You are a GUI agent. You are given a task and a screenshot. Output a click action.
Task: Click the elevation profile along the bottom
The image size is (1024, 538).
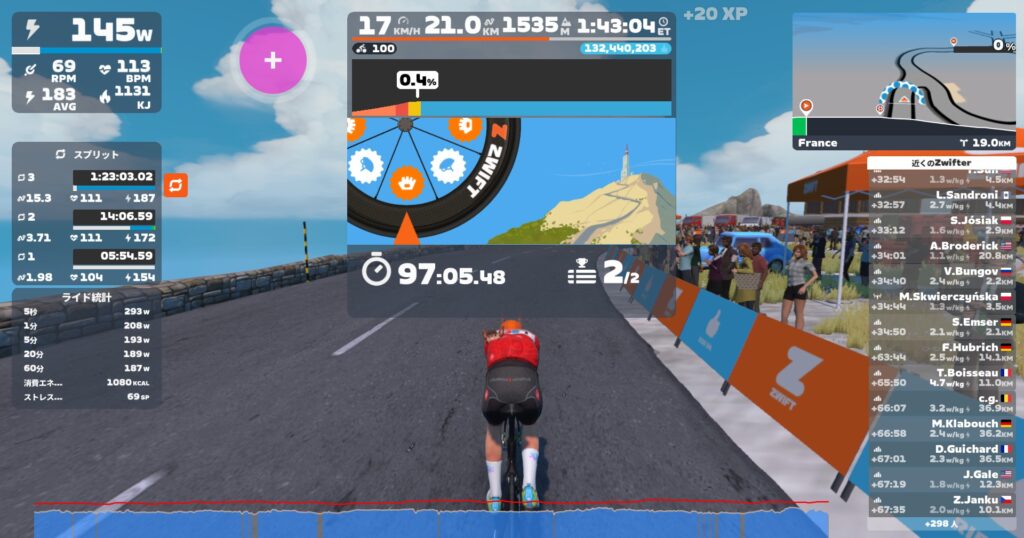pos(430,522)
